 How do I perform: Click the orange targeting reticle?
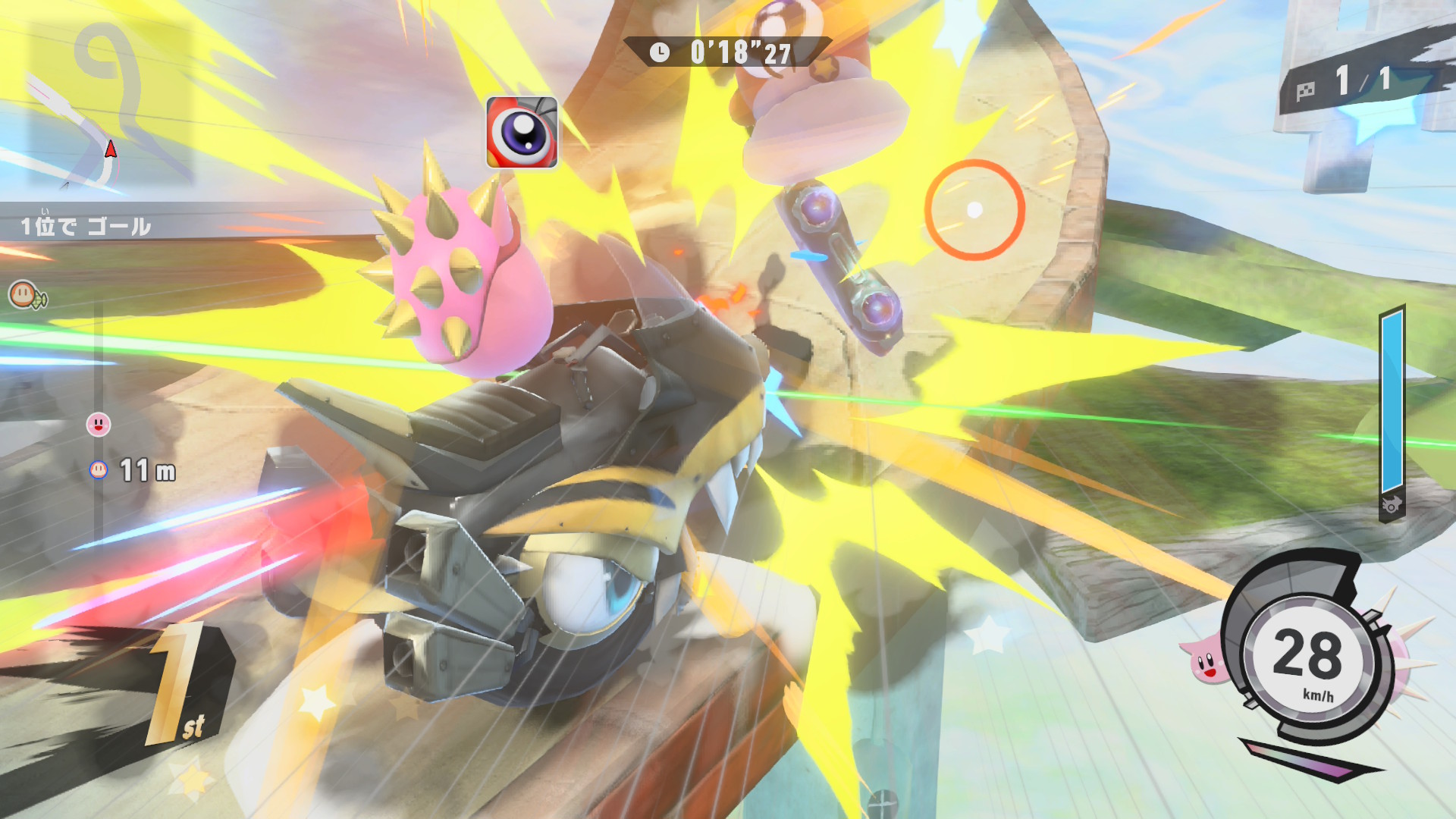click(x=974, y=210)
